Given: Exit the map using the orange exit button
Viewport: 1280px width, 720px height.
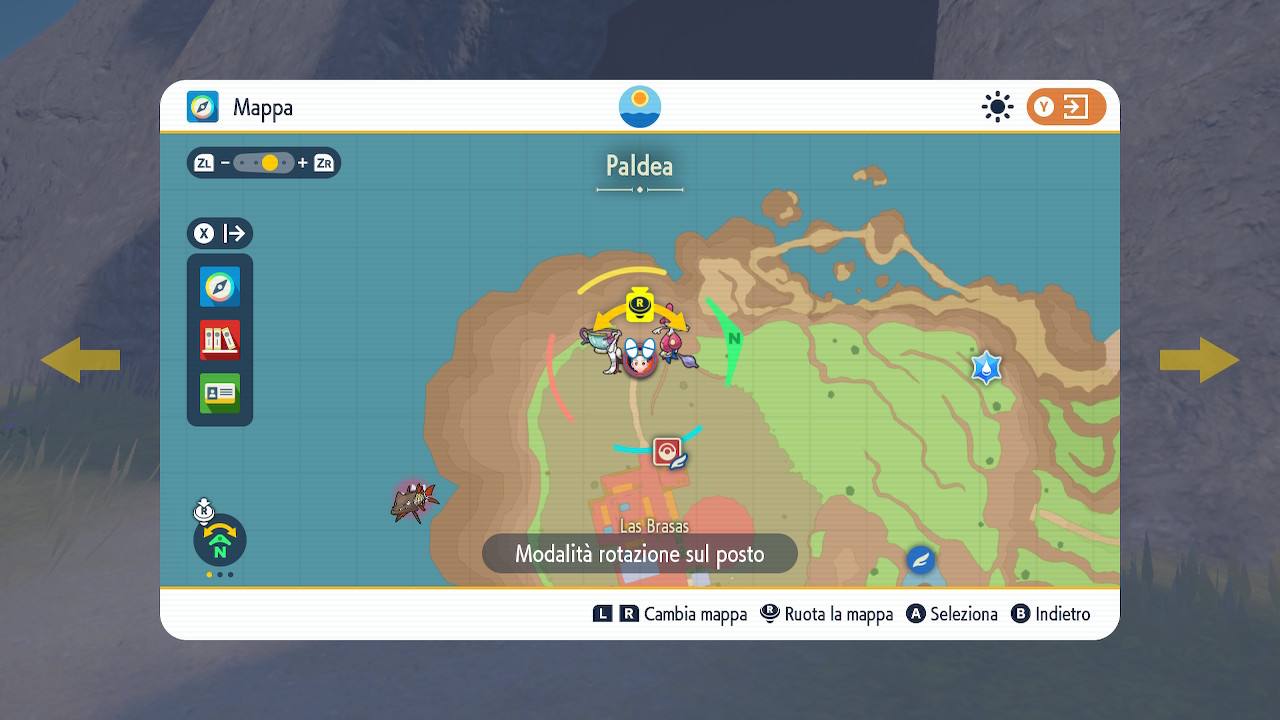Looking at the screenshot, I should click(x=1066, y=107).
